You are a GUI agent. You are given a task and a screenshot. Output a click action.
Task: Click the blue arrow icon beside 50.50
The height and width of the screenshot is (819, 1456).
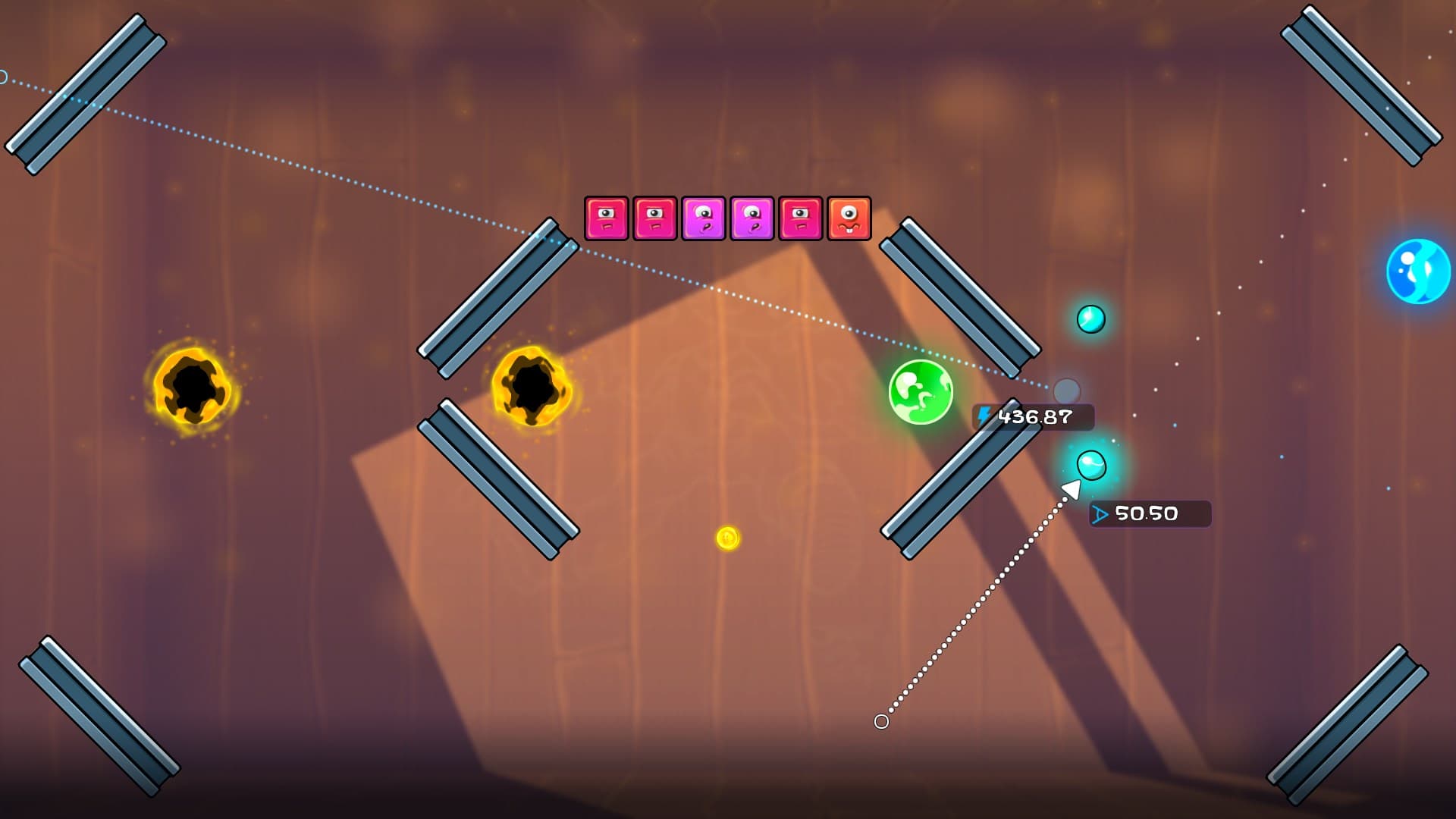(1101, 513)
